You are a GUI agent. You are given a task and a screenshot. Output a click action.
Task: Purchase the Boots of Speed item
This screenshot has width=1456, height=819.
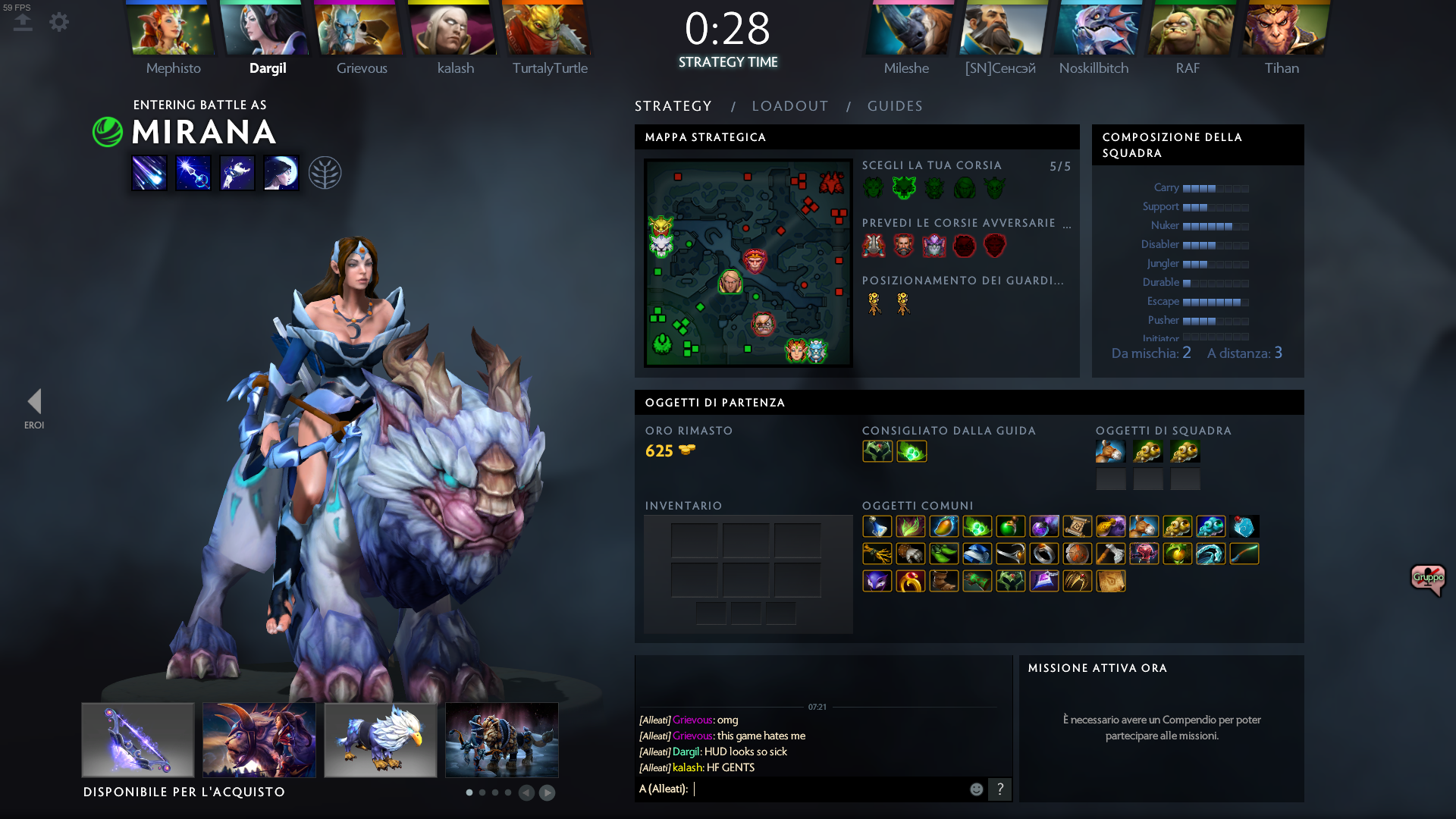point(944,581)
